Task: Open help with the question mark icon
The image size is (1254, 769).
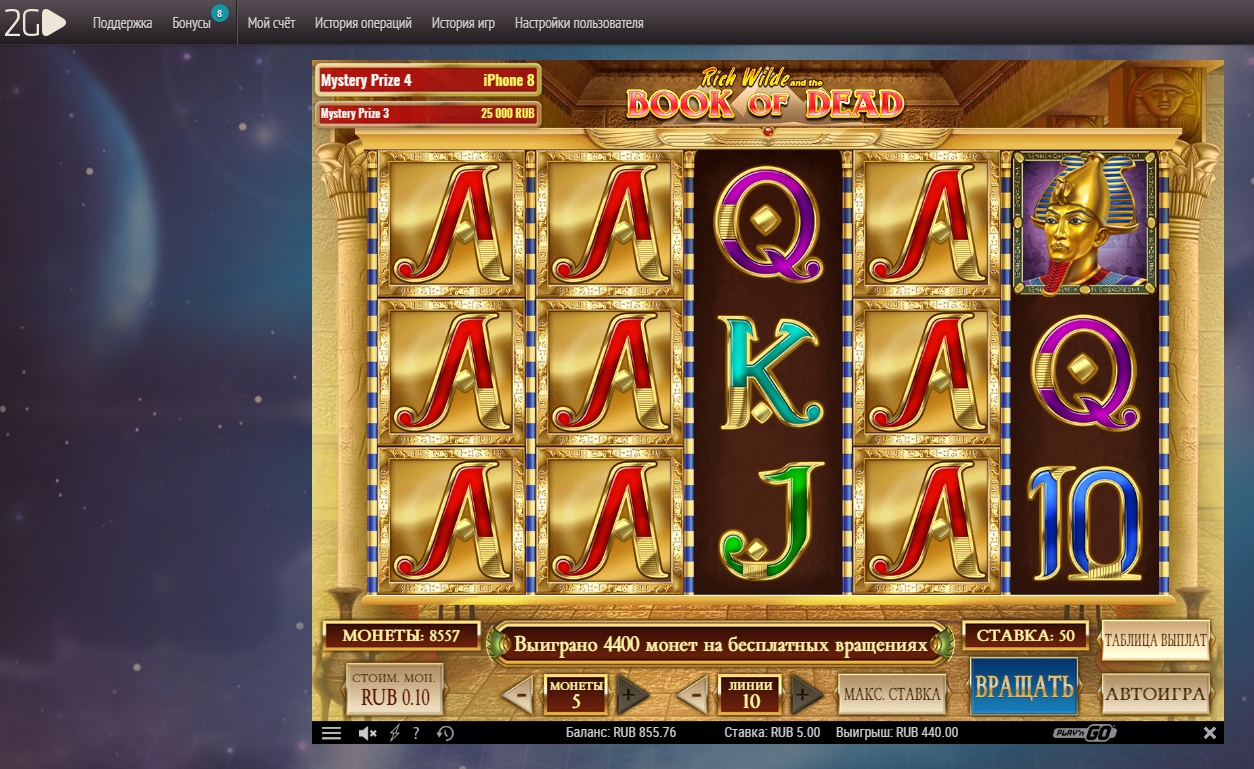Action: click(416, 733)
